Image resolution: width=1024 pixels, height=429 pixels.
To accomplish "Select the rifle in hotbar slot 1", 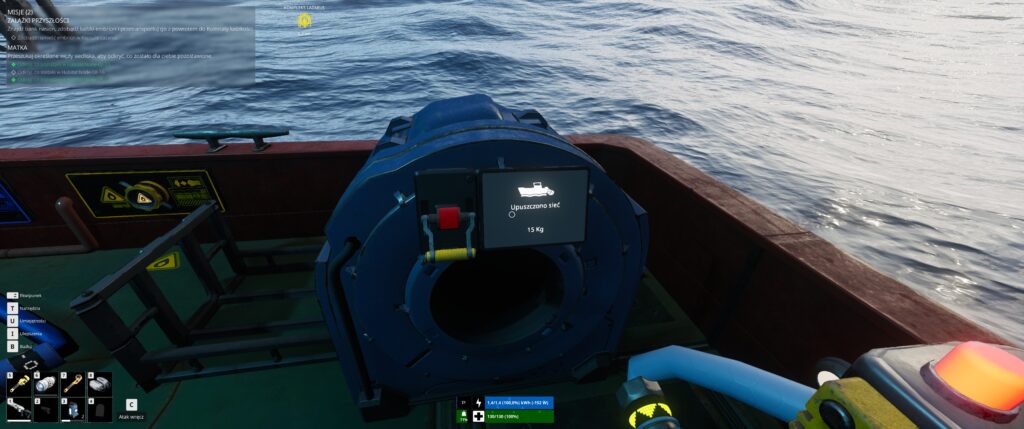I will click(x=21, y=409).
